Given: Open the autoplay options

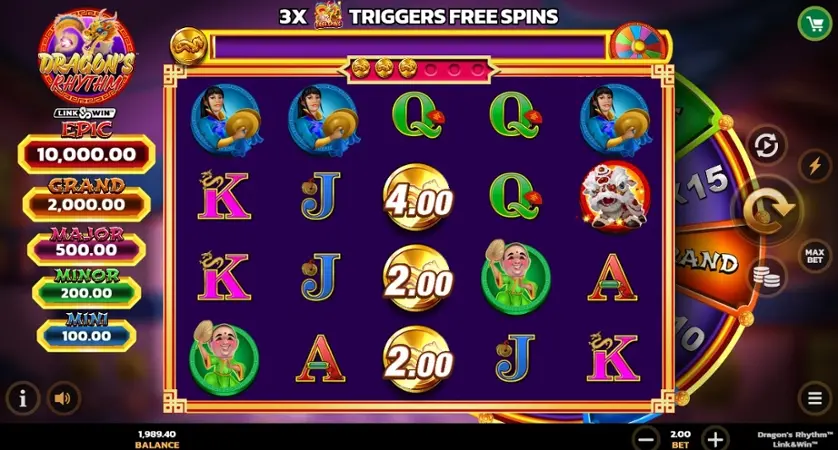Looking at the screenshot, I should tap(766, 147).
